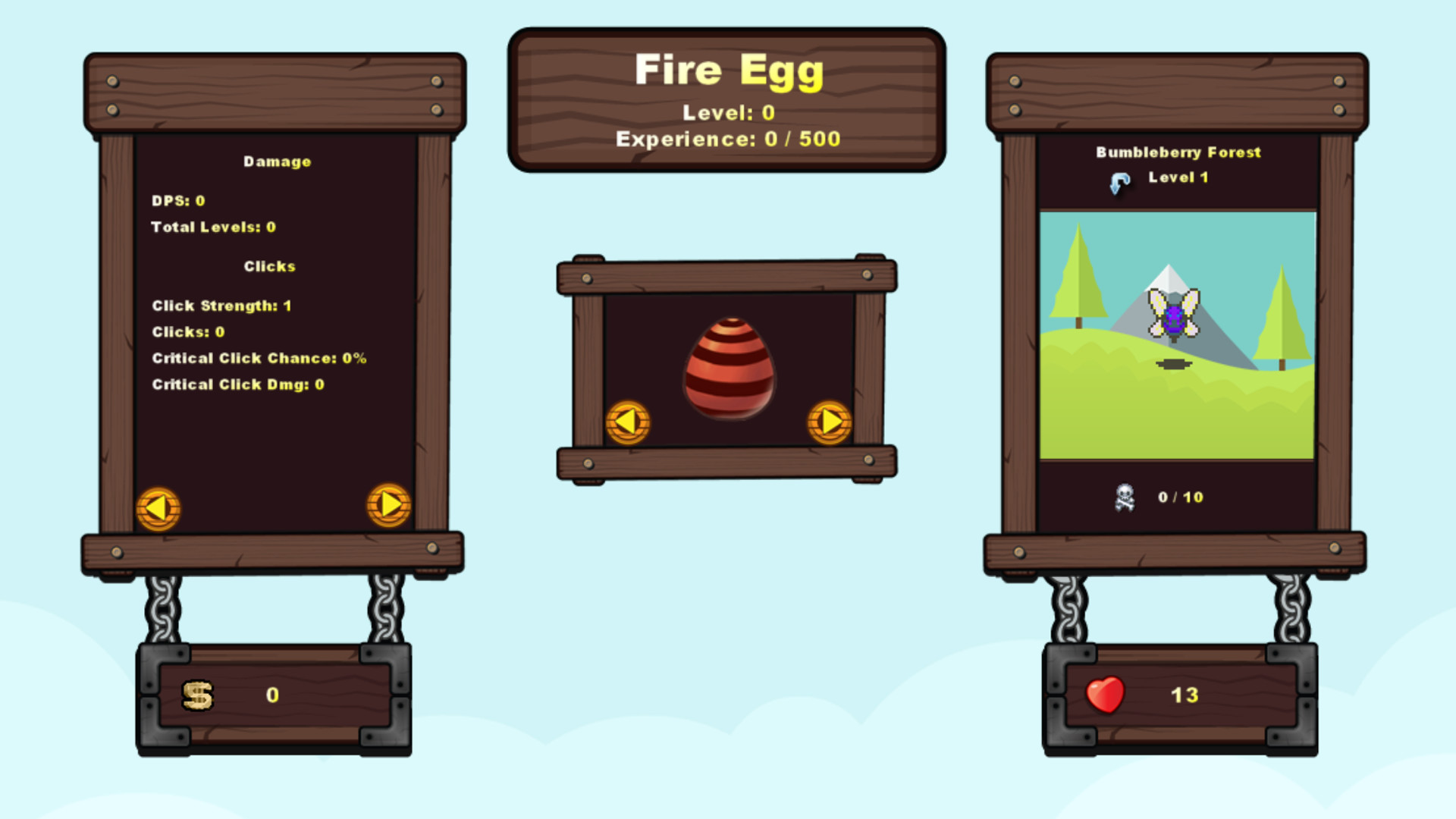This screenshot has height=819, width=1456.
Task: Browse next stats page with right arrow
Action: (389, 507)
